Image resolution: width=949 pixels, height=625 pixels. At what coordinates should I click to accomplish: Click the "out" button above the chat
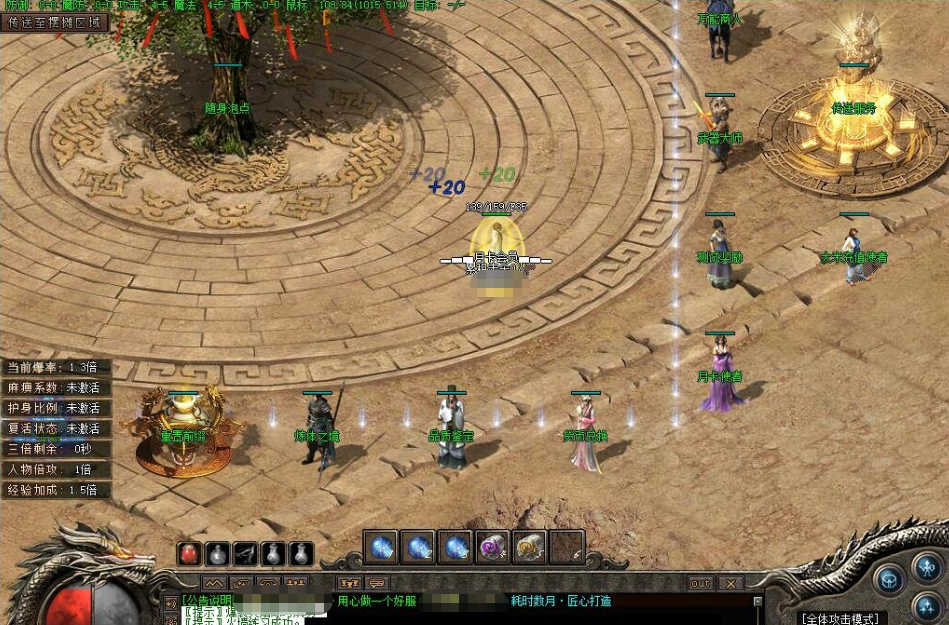(x=700, y=583)
